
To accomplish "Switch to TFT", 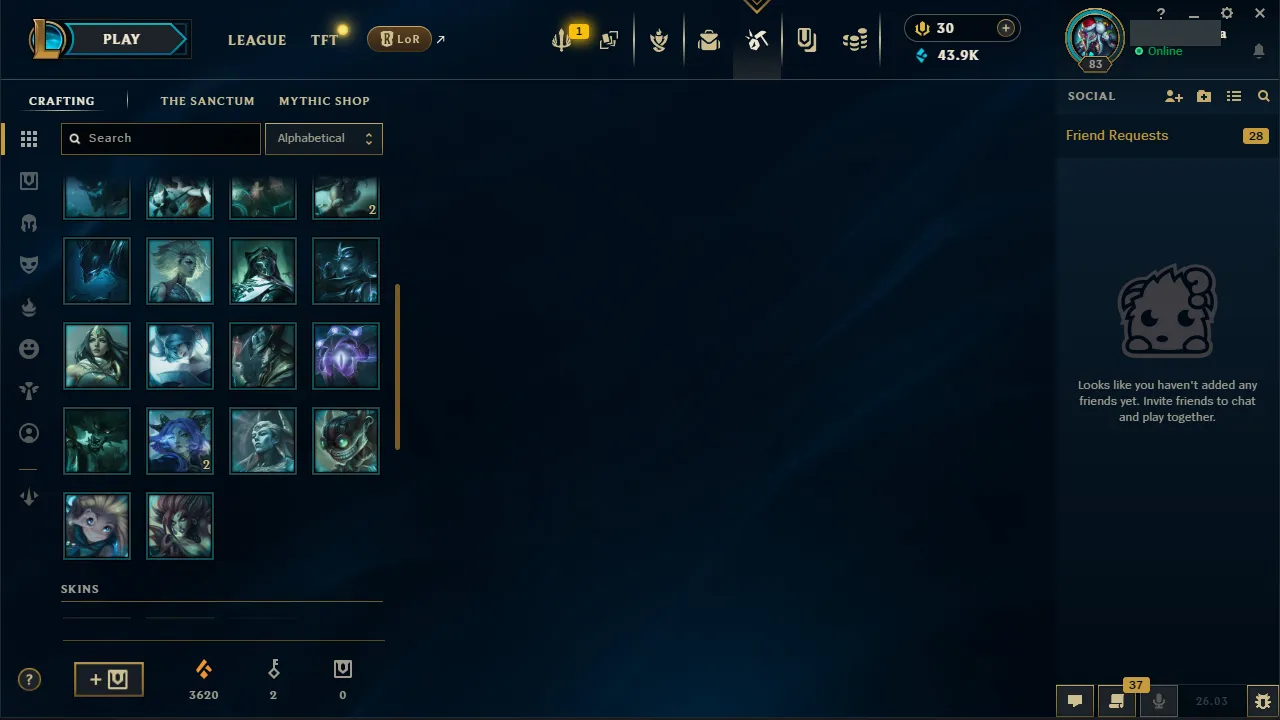I will [324, 40].
